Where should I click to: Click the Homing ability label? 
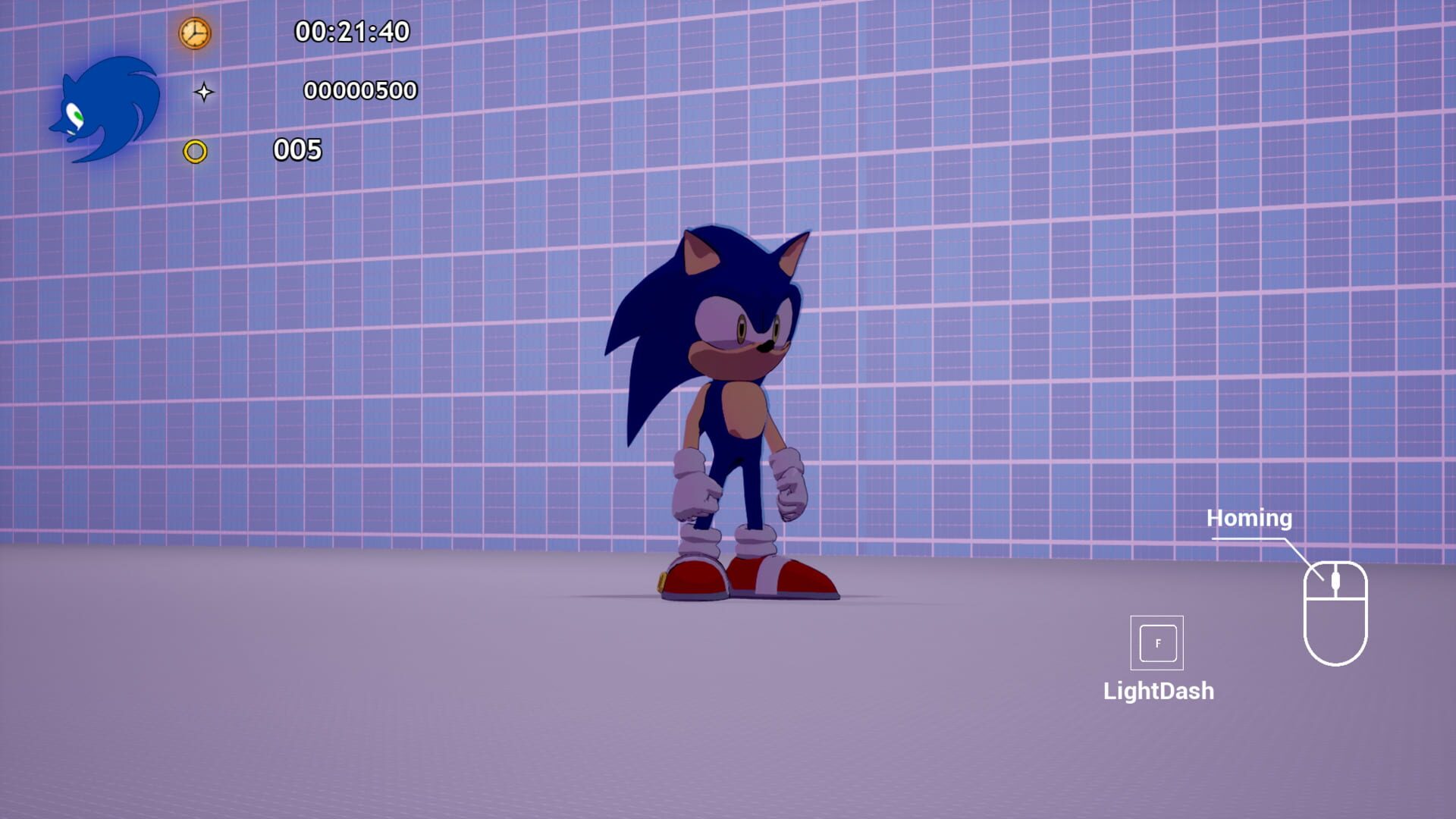[x=1249, y=518]
